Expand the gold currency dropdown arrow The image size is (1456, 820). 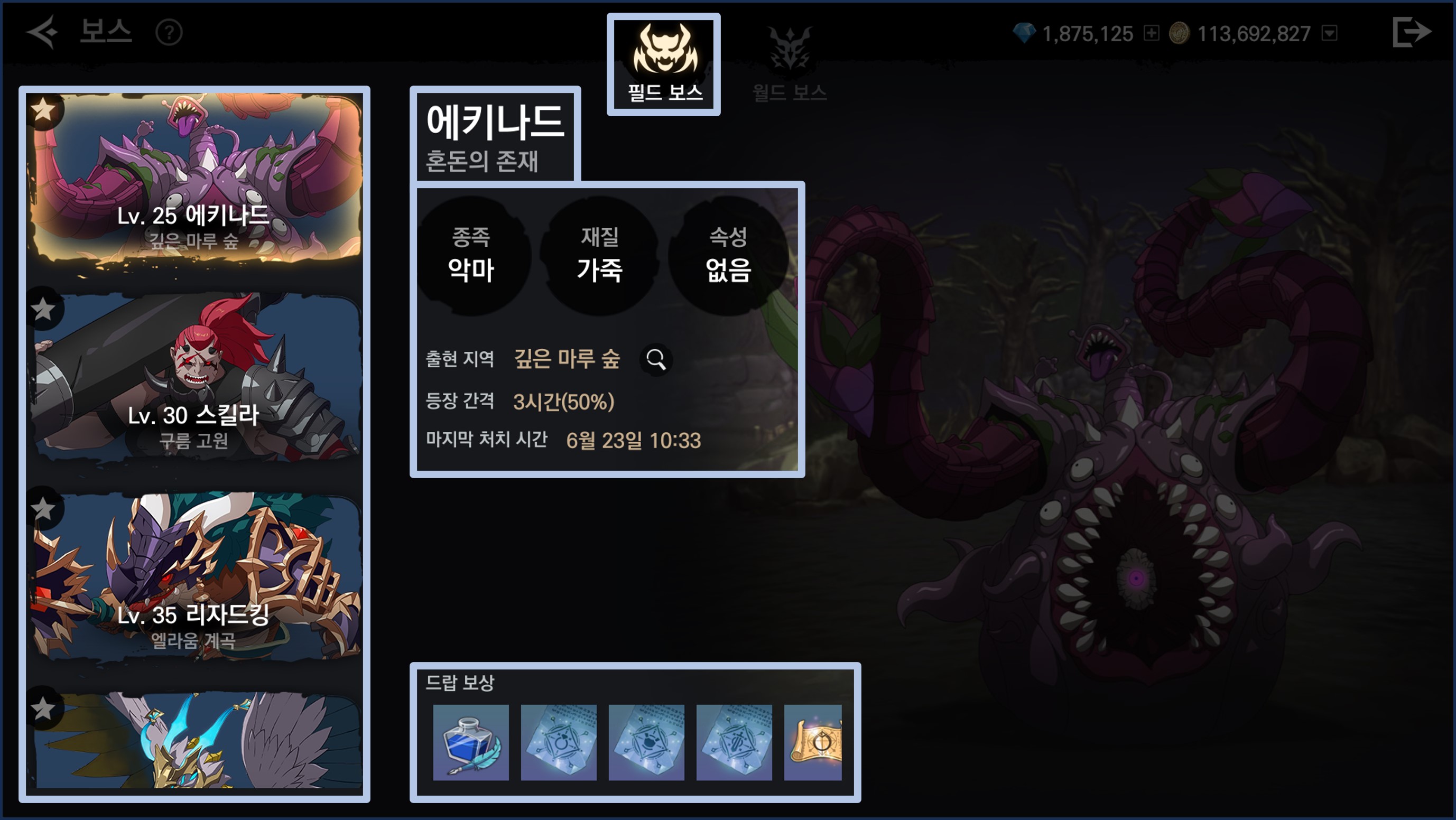coord(1329,33)
